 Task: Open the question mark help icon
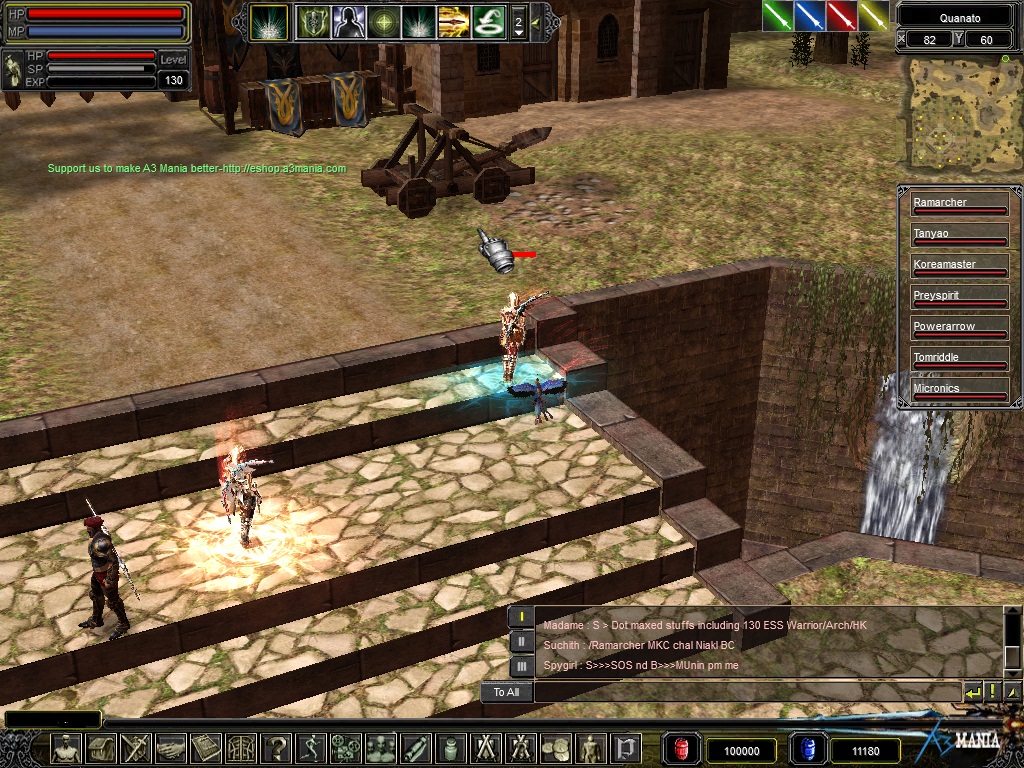point(279,748)
